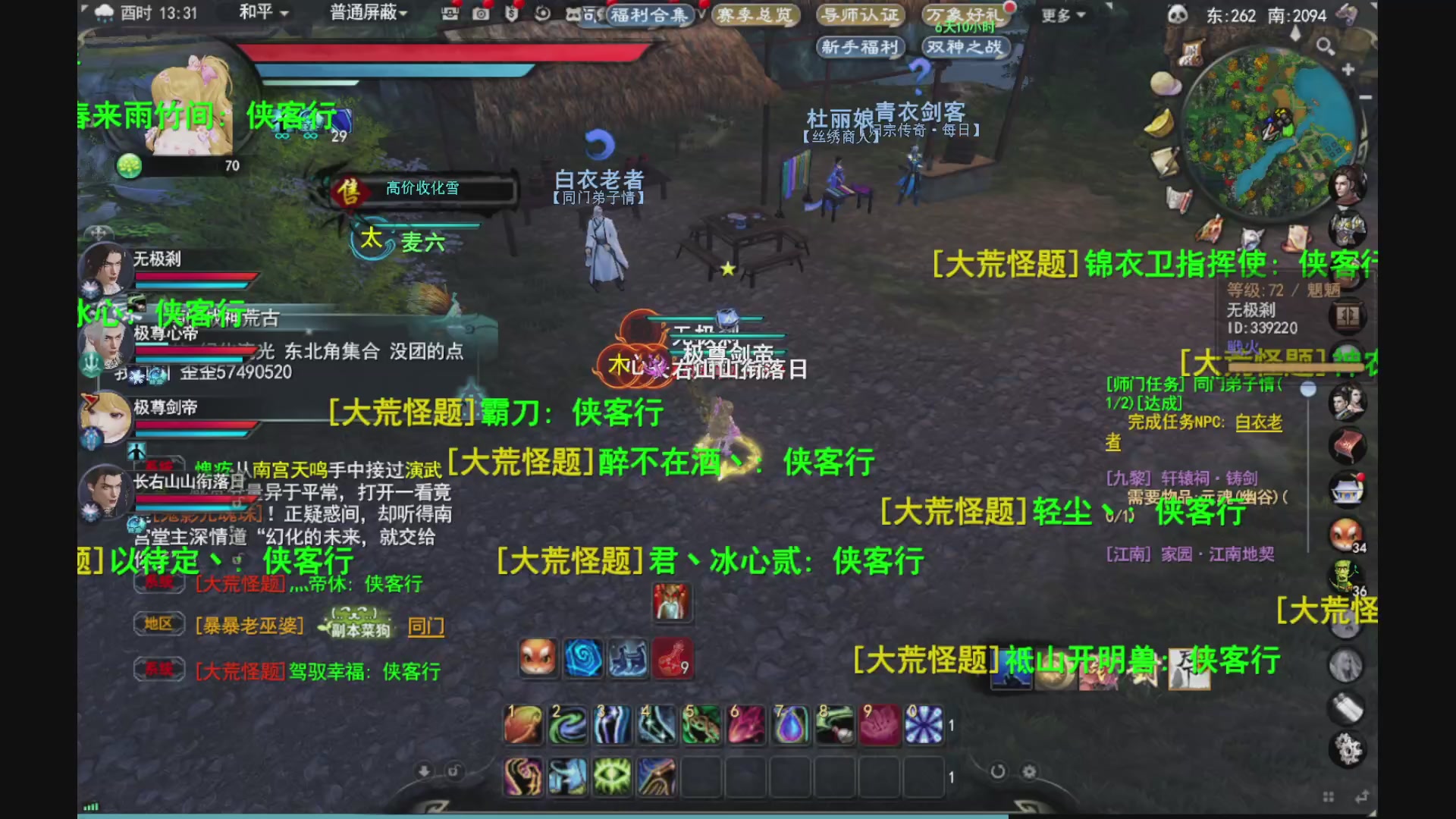
Task: Click the money shield icon in top bar
Action: (x=511, y=14)
